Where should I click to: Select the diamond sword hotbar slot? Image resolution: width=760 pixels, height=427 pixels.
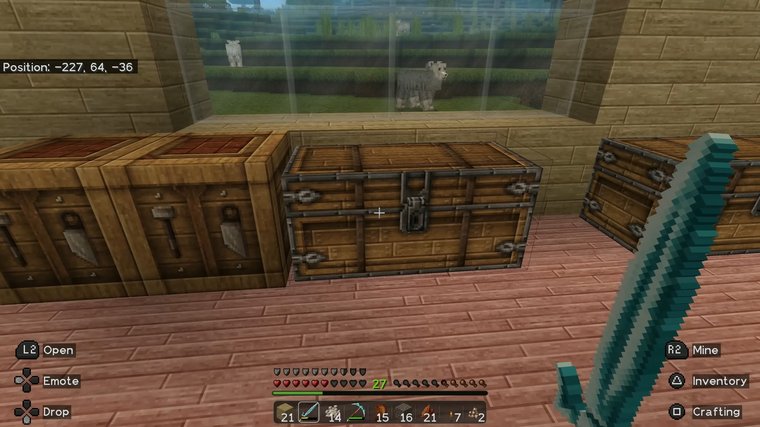pyautogui.click(x=309, y=412)
